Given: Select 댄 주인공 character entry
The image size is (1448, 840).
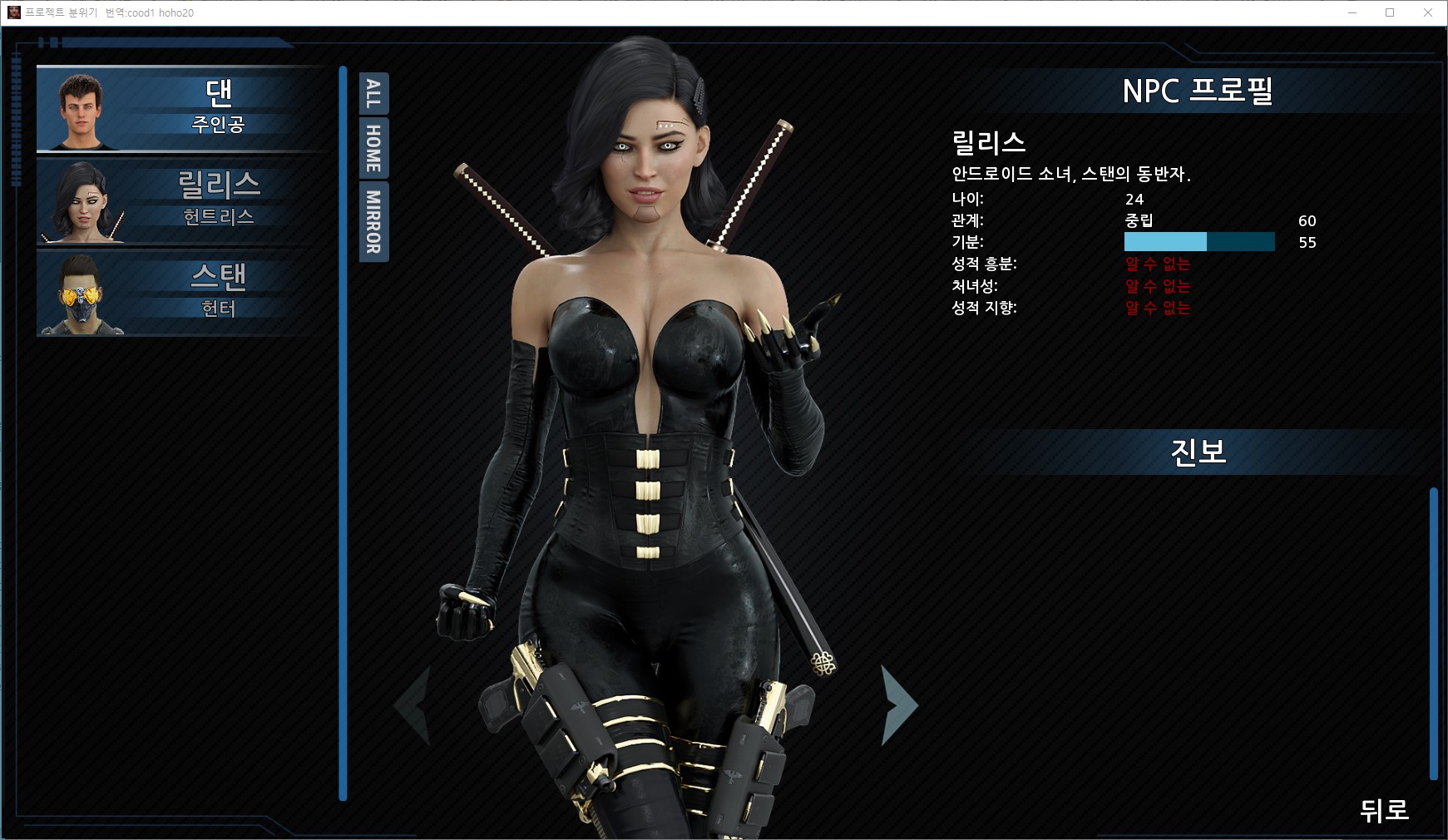Looking at the screenshot, I should pyautogui.click(x=181, y=109).
